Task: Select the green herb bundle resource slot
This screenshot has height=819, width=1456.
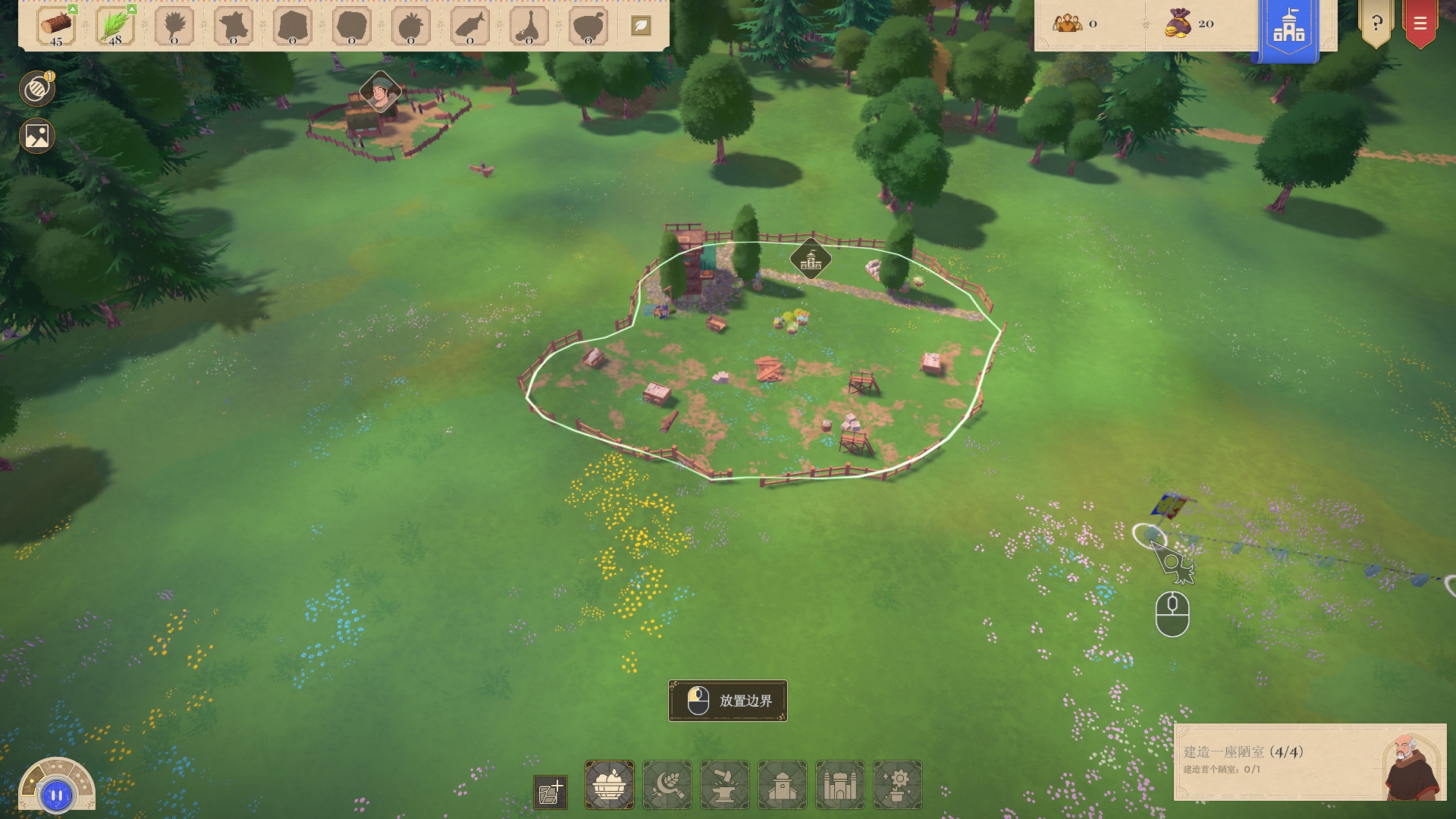Action: 115,27
